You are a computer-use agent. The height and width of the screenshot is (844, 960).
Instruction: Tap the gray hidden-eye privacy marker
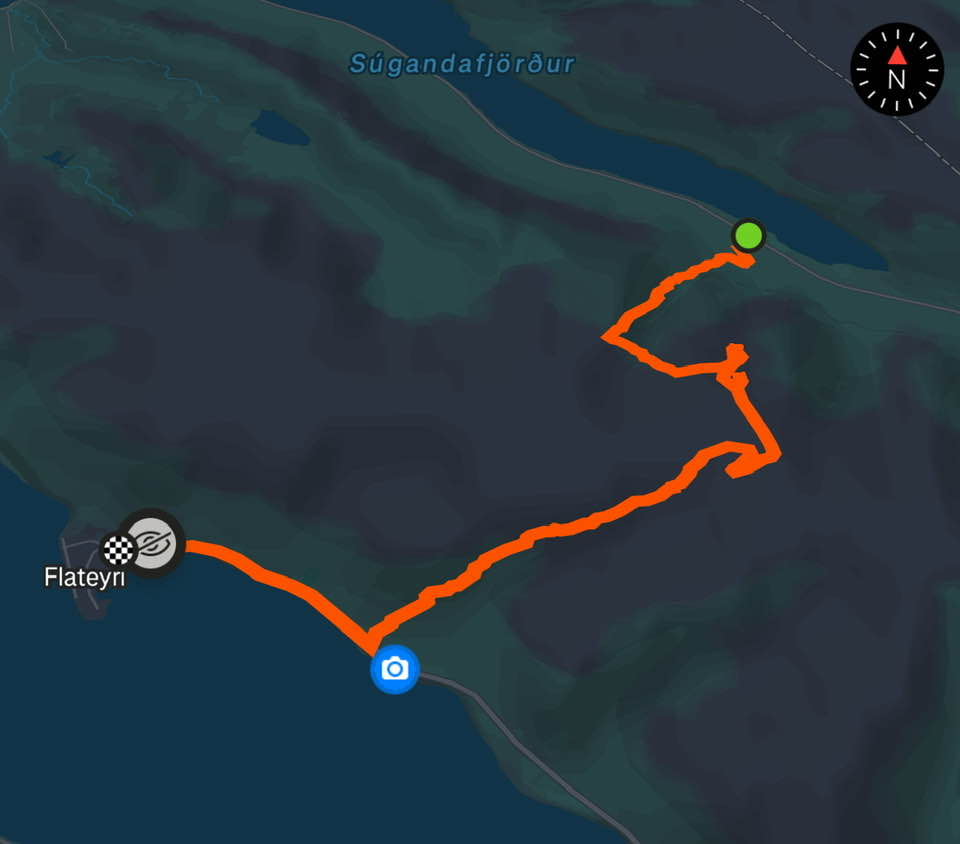(x=153, y=543)
